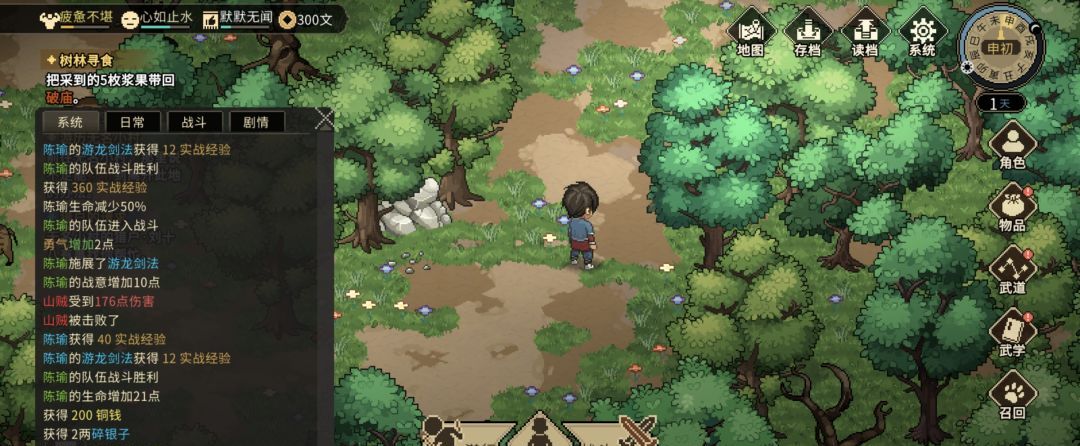Open the 角色 character sheet
The height and width of the screenshot is (446, 1080).
pos(1012,146)
